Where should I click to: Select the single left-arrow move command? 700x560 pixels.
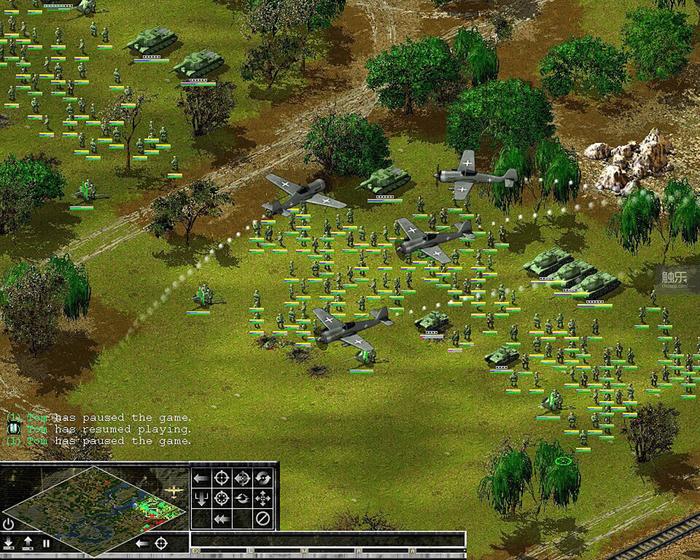click(x=201, y=477)
